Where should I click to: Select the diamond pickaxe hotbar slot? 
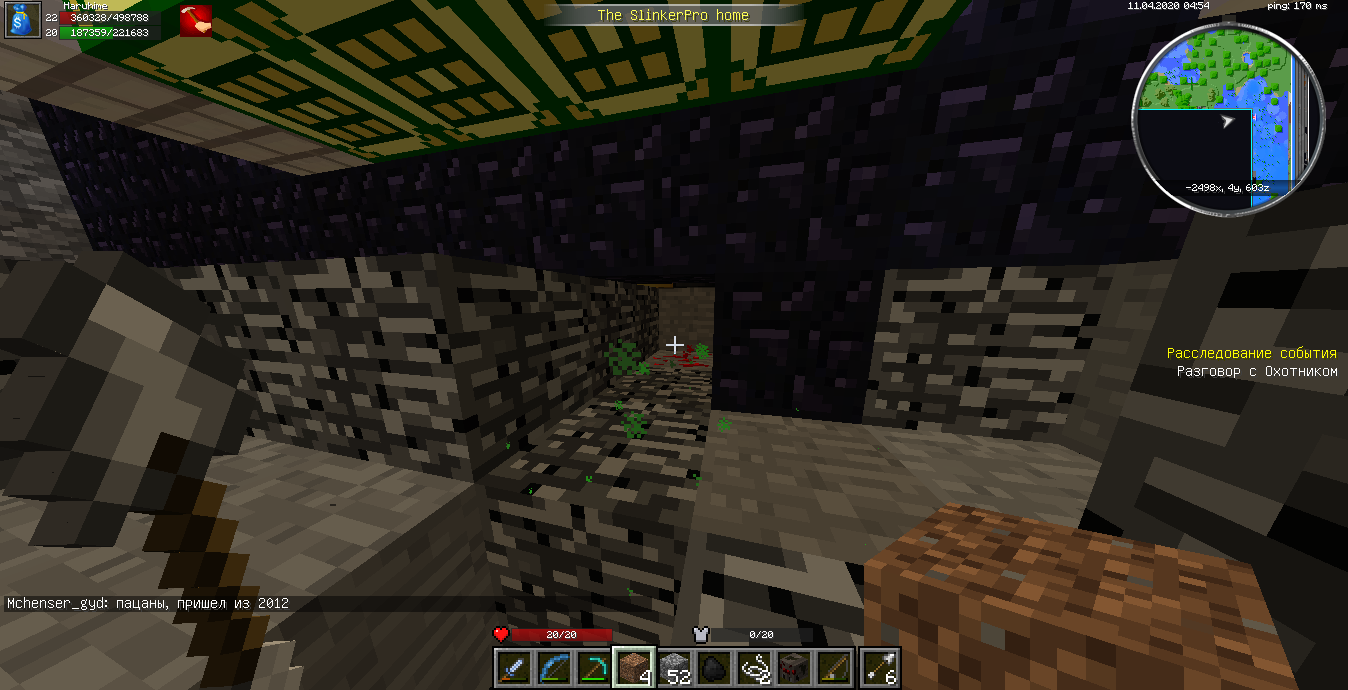[x=594, y=667]
